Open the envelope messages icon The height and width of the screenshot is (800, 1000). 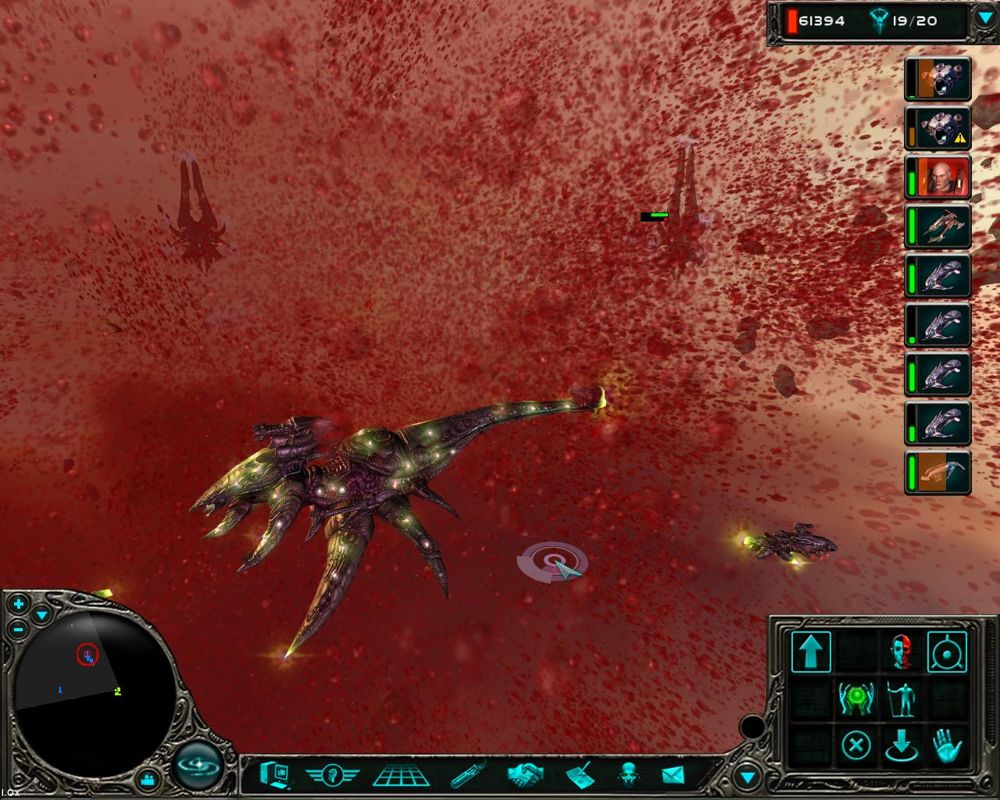coord(672,775)
